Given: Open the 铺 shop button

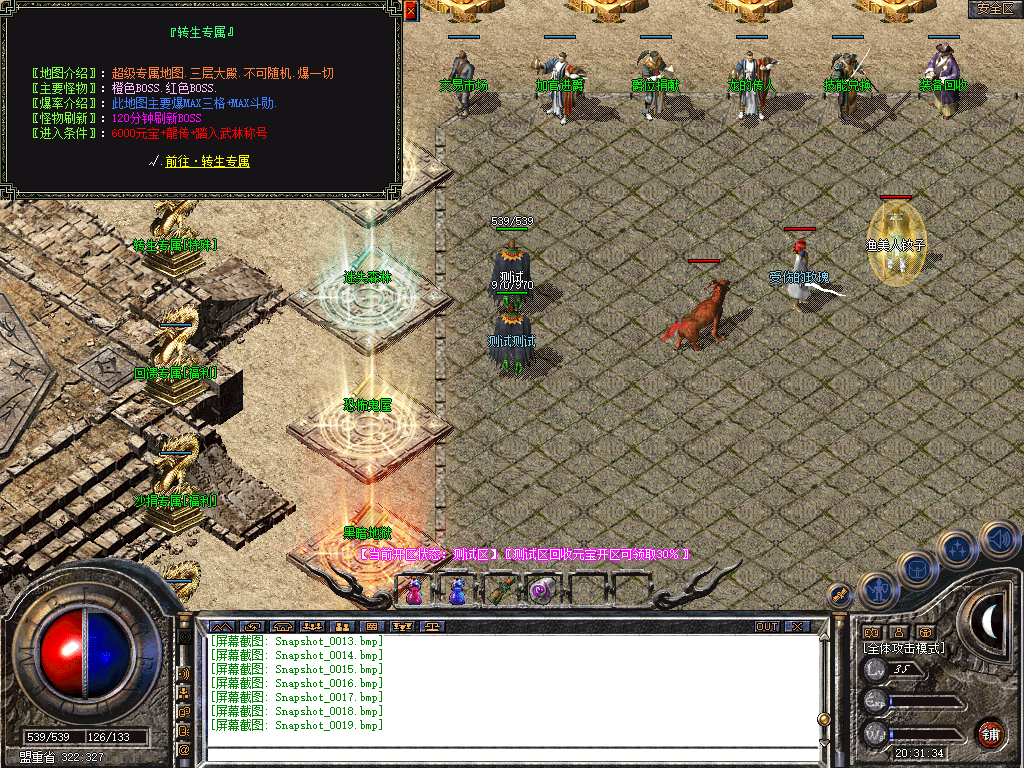Looking at the screenshot, I should coord(990,732).
